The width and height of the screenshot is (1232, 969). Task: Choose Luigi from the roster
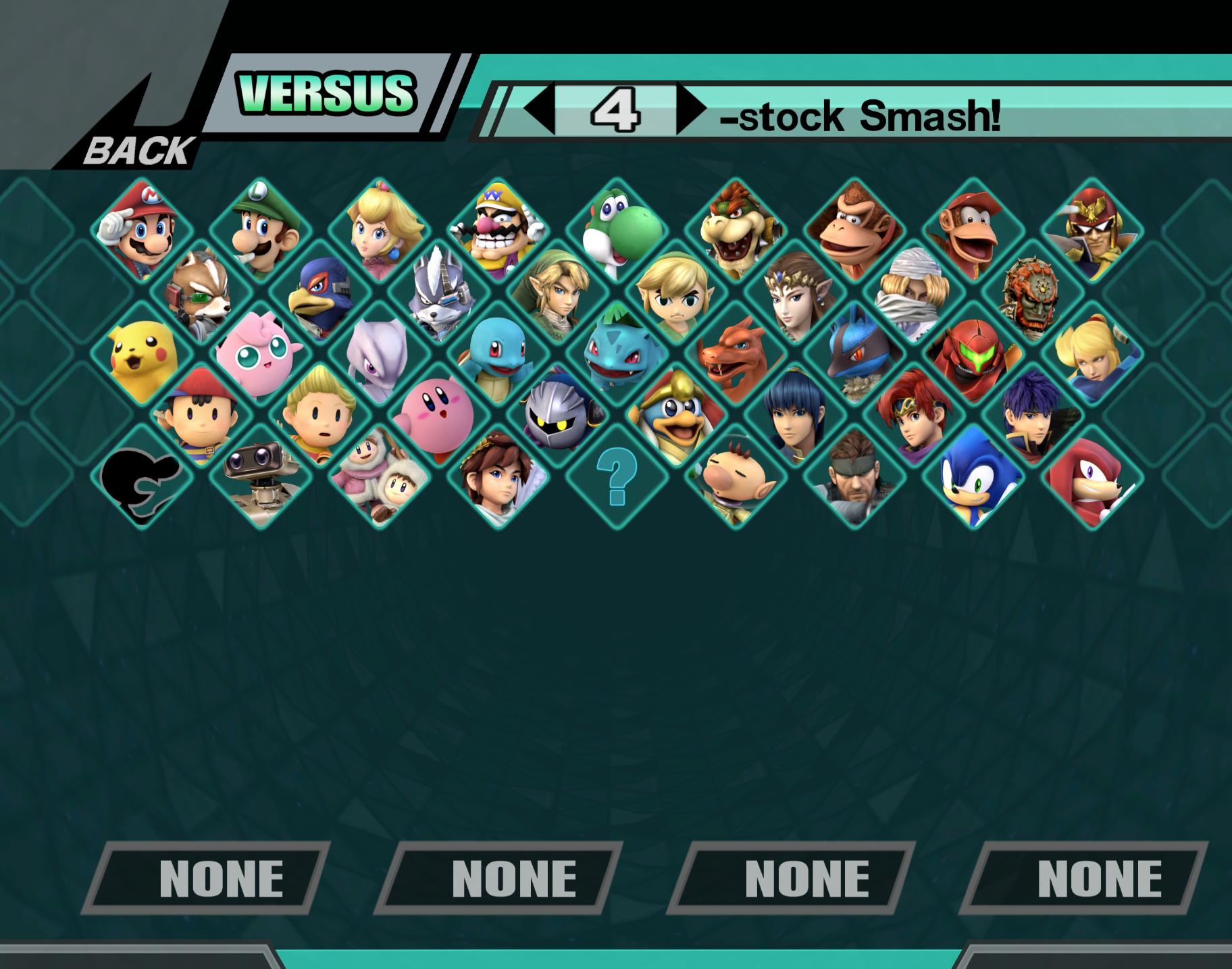[261, 229]
